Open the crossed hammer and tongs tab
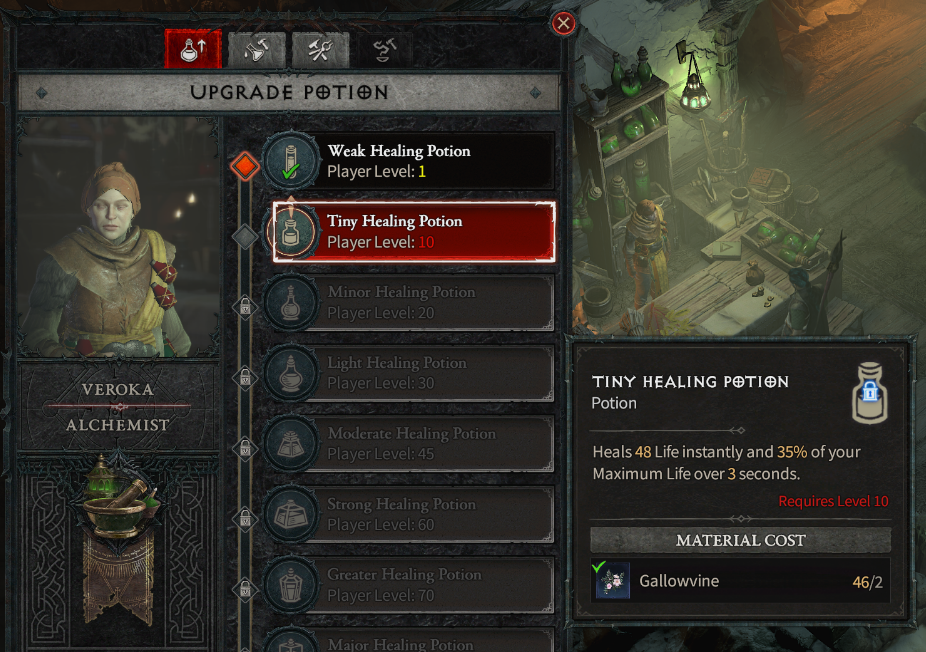 tap(320, 50)
